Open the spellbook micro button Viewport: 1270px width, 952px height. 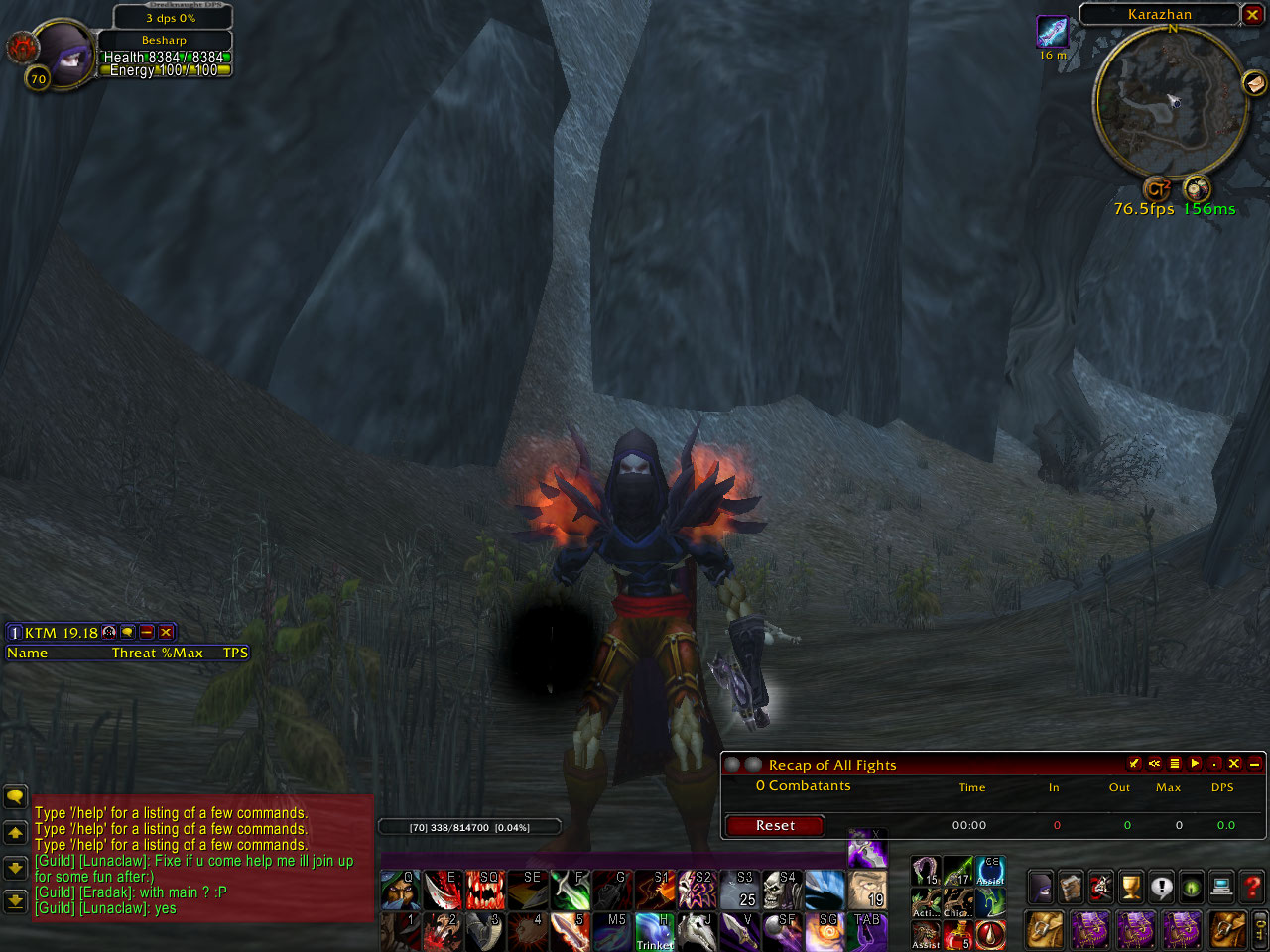[1071, 886]
